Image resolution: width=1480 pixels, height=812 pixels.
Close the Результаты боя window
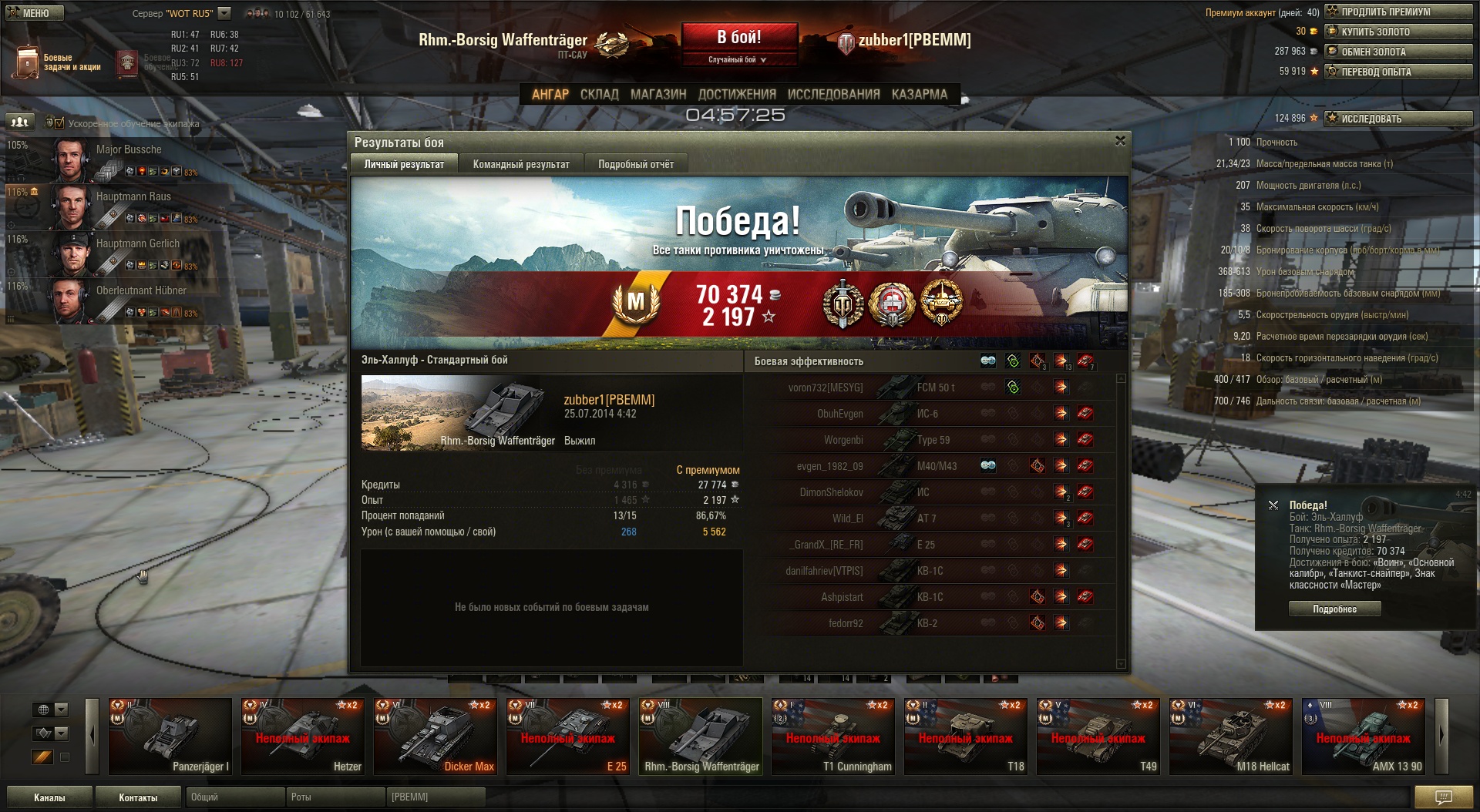[x=1120, y=141]
